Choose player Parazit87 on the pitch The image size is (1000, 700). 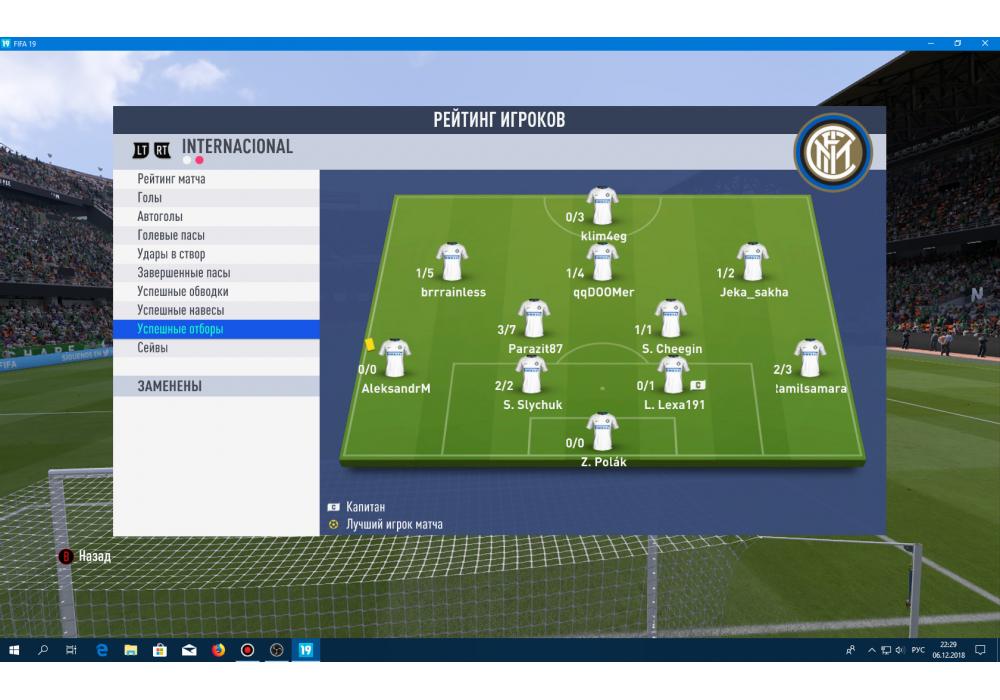[x=534, y=318]
